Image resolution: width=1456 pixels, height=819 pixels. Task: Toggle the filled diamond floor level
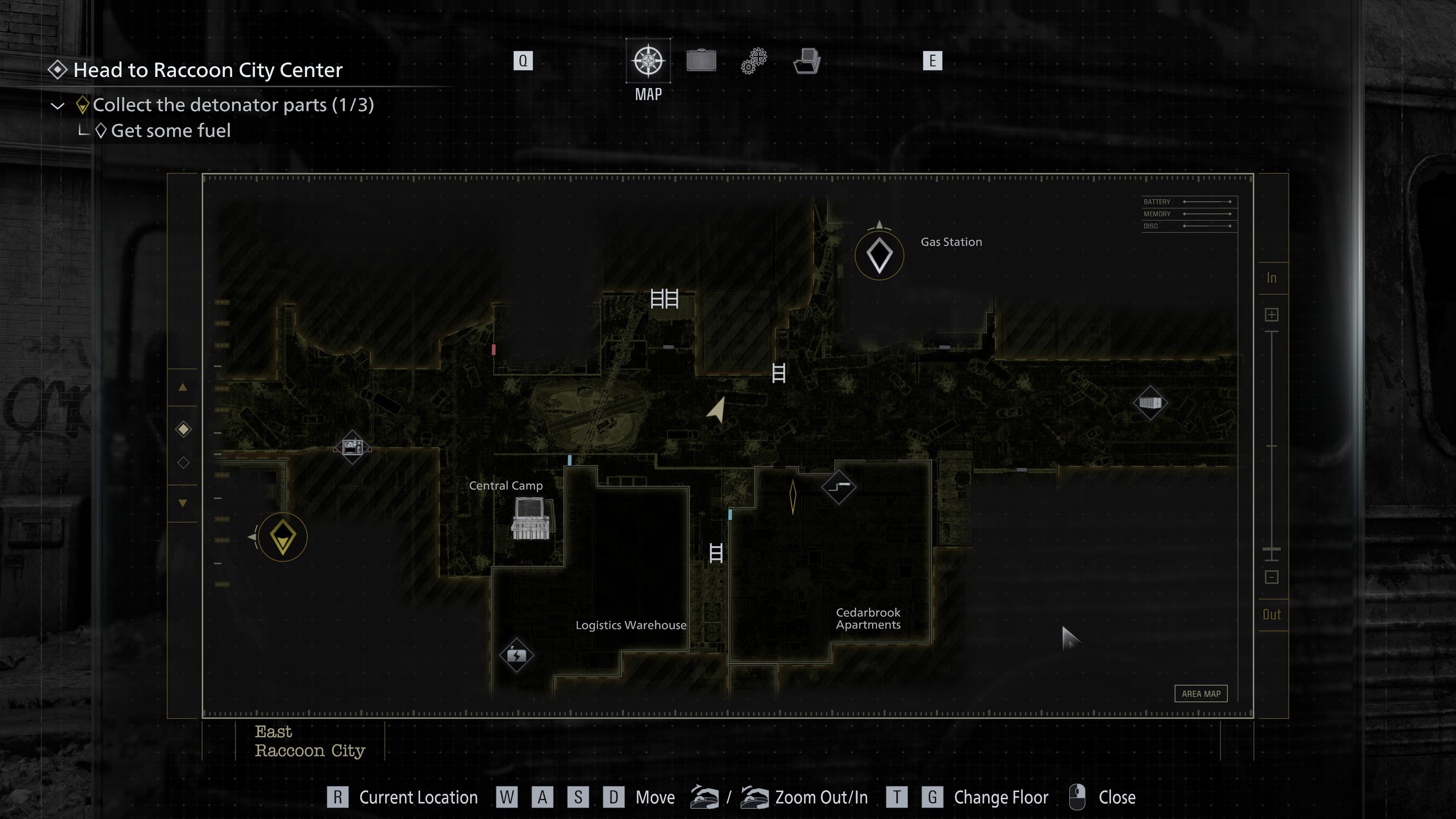(x=182, y=430)
